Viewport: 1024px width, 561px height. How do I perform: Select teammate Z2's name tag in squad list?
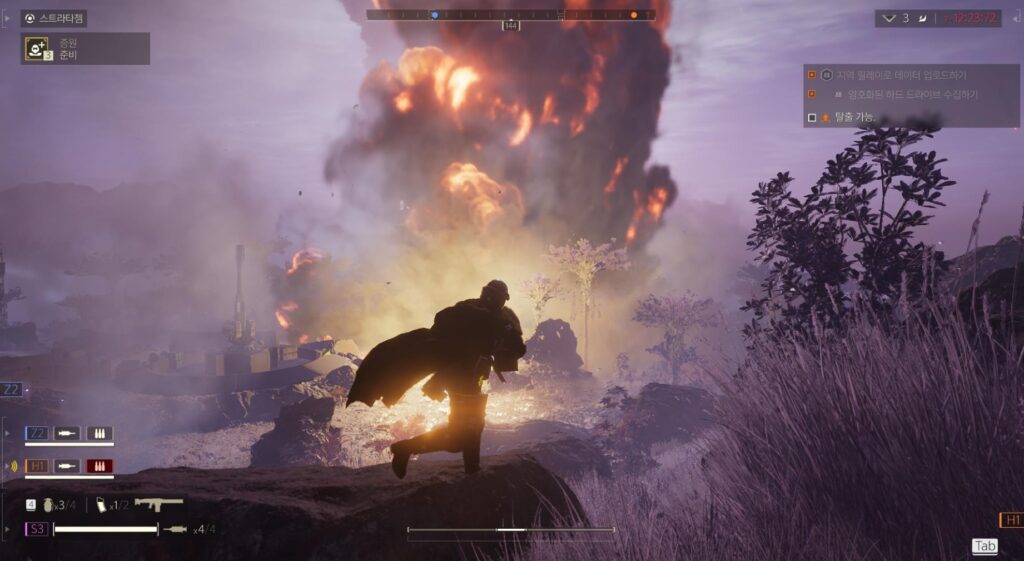(x=36, y=433)
